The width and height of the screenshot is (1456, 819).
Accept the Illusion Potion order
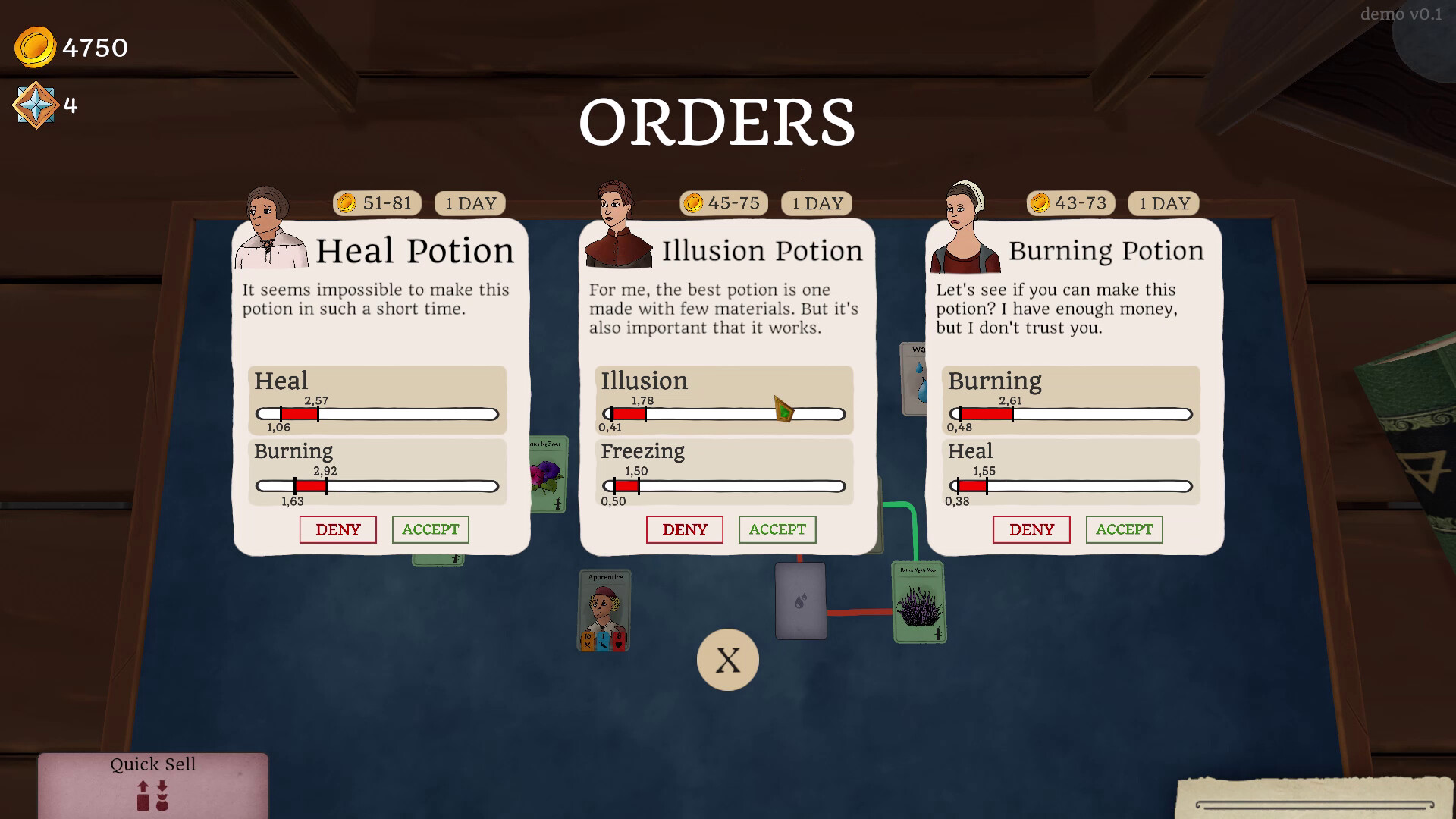point(777,529)
